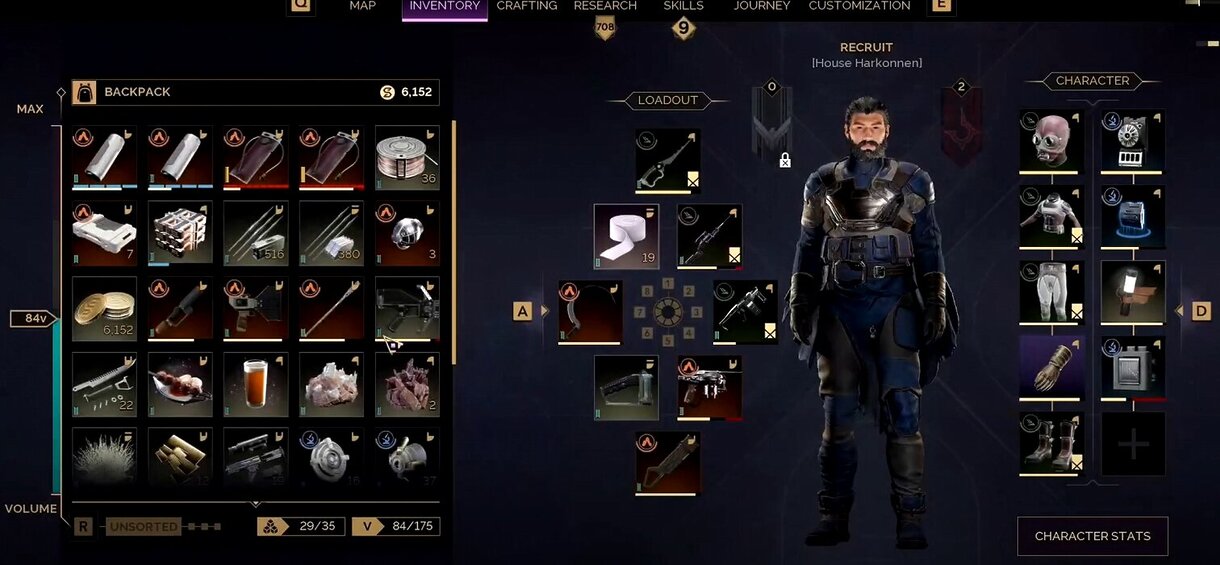This screenshot has height=565, width=1220.
Task: Open Character Stats
Action: pyautogui.click(x=1092, y=536)
